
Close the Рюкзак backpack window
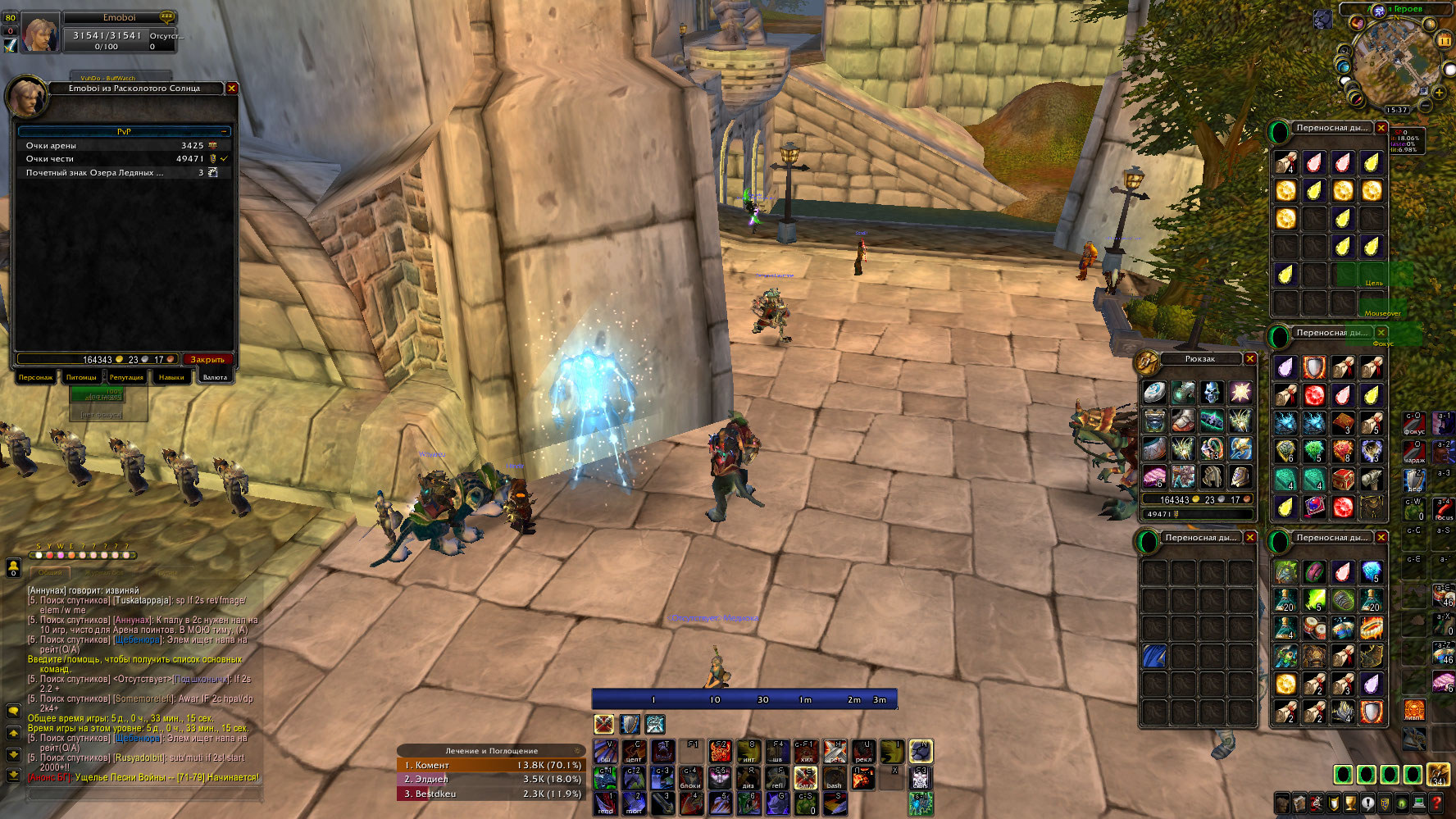1250,359
